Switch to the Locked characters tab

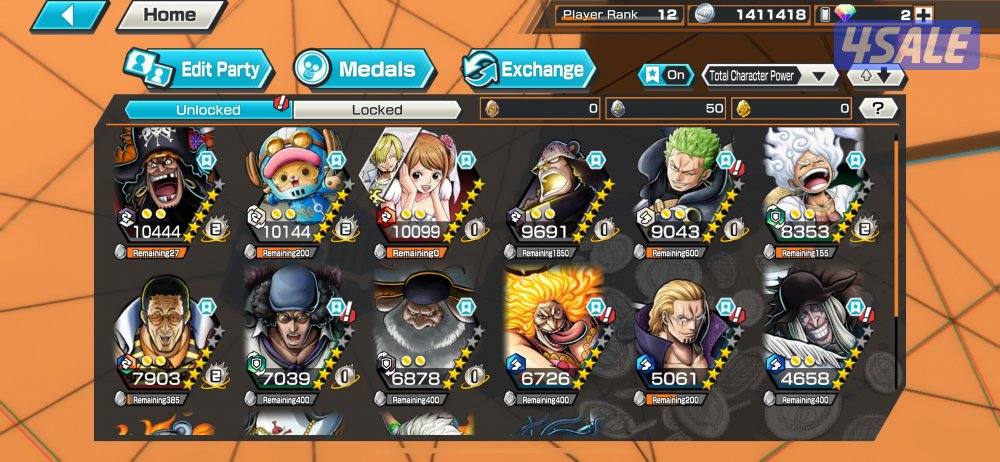(376, 109)
